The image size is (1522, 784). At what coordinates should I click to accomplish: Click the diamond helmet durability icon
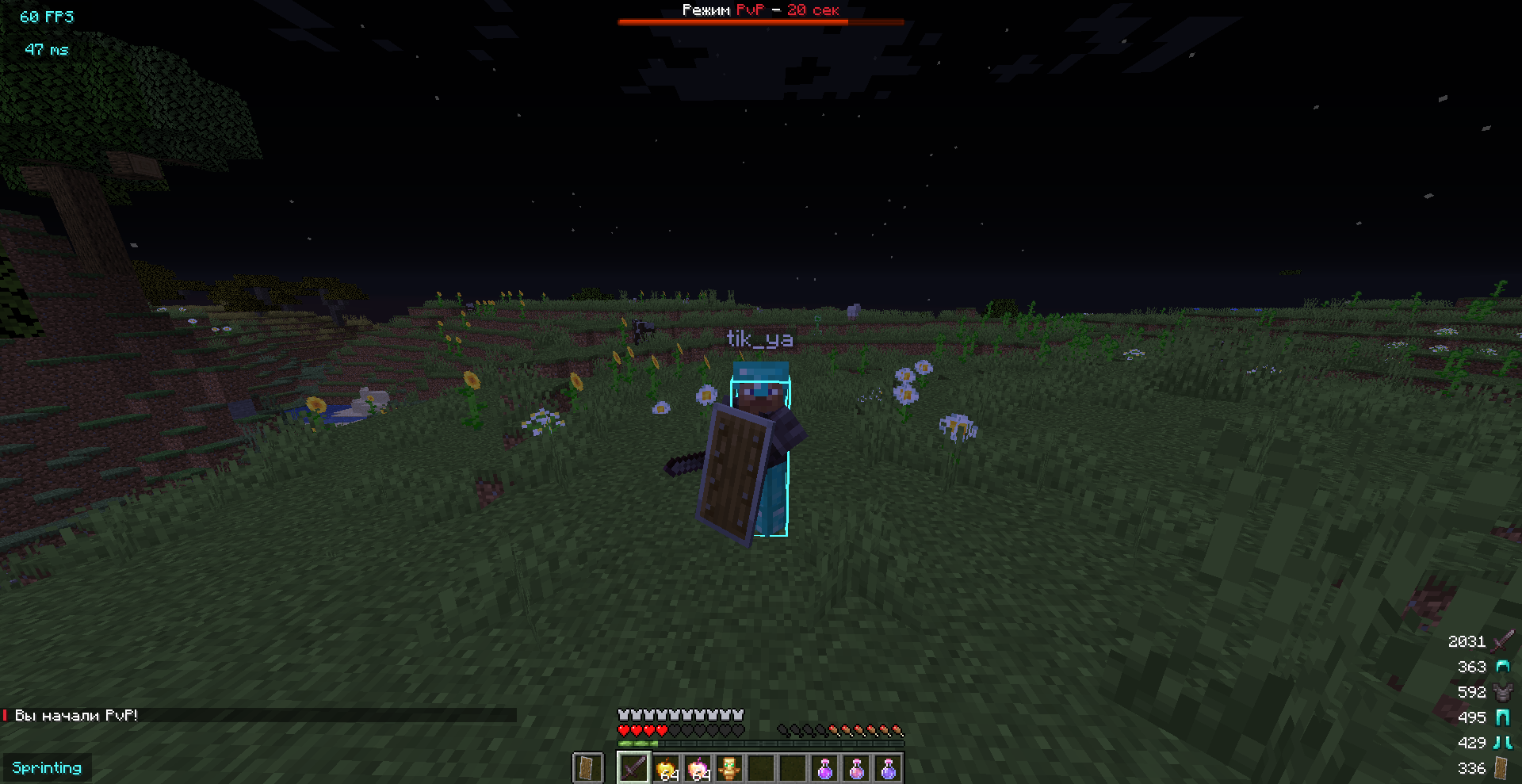1502,667
